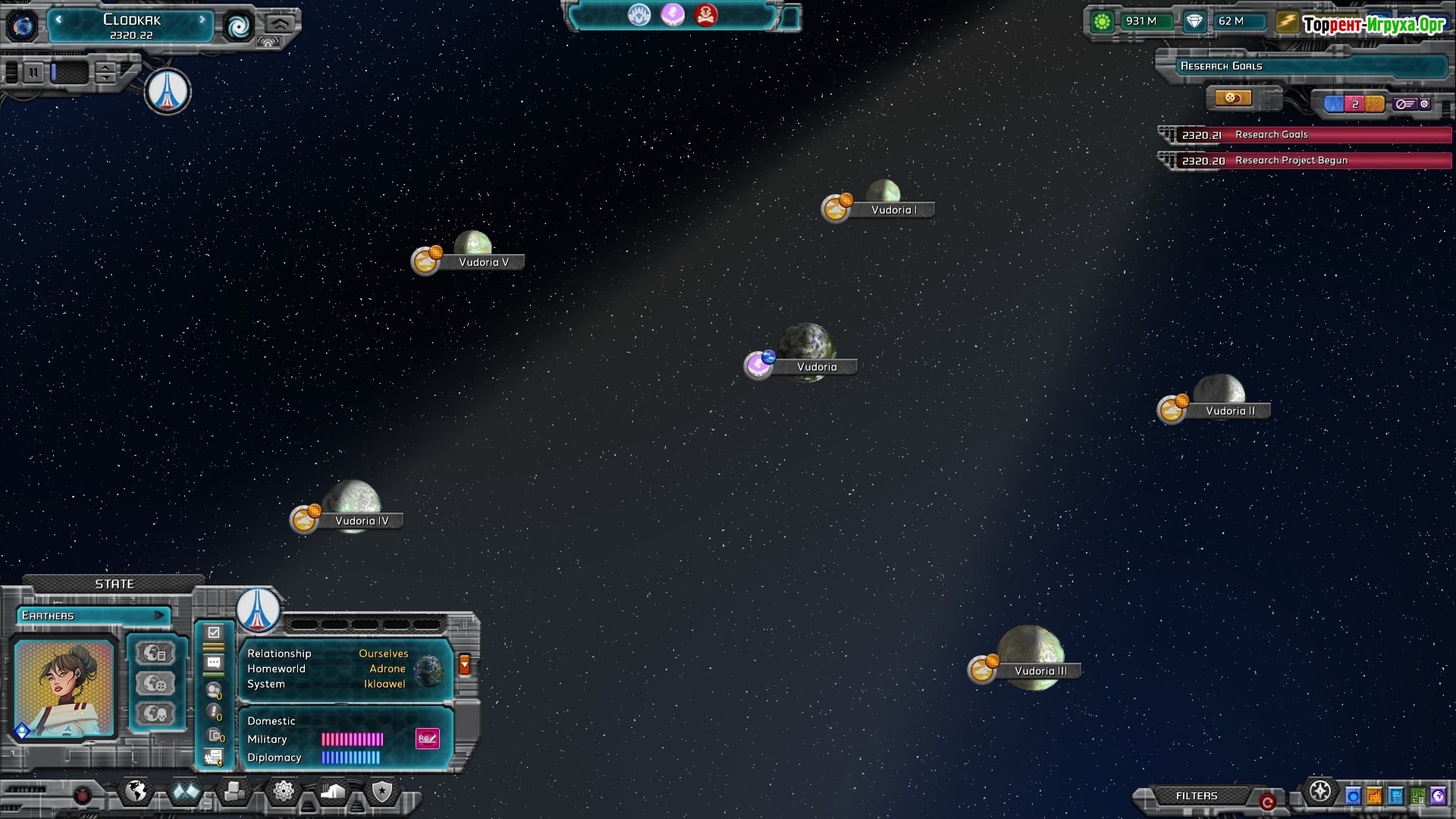Select the Vudoria IV planet label
Image resolution: width=1456 pixels, height=819 pixels.
tap(362, 521)
